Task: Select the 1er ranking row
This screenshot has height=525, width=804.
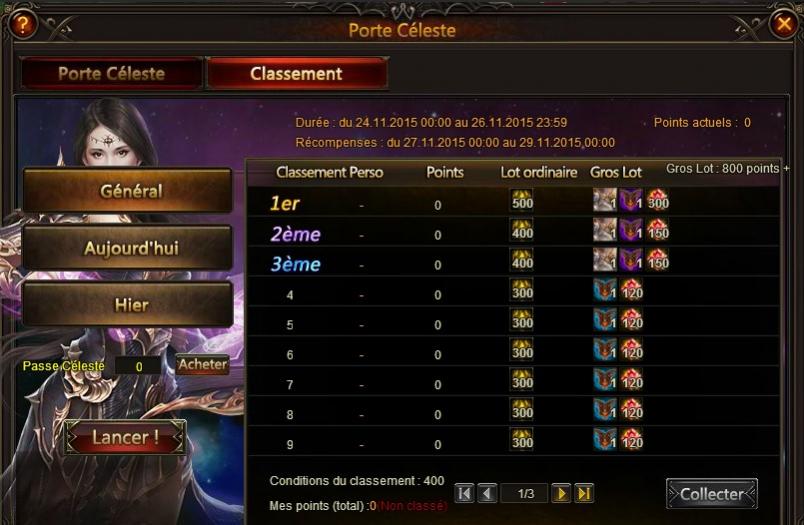Action: 510,202
